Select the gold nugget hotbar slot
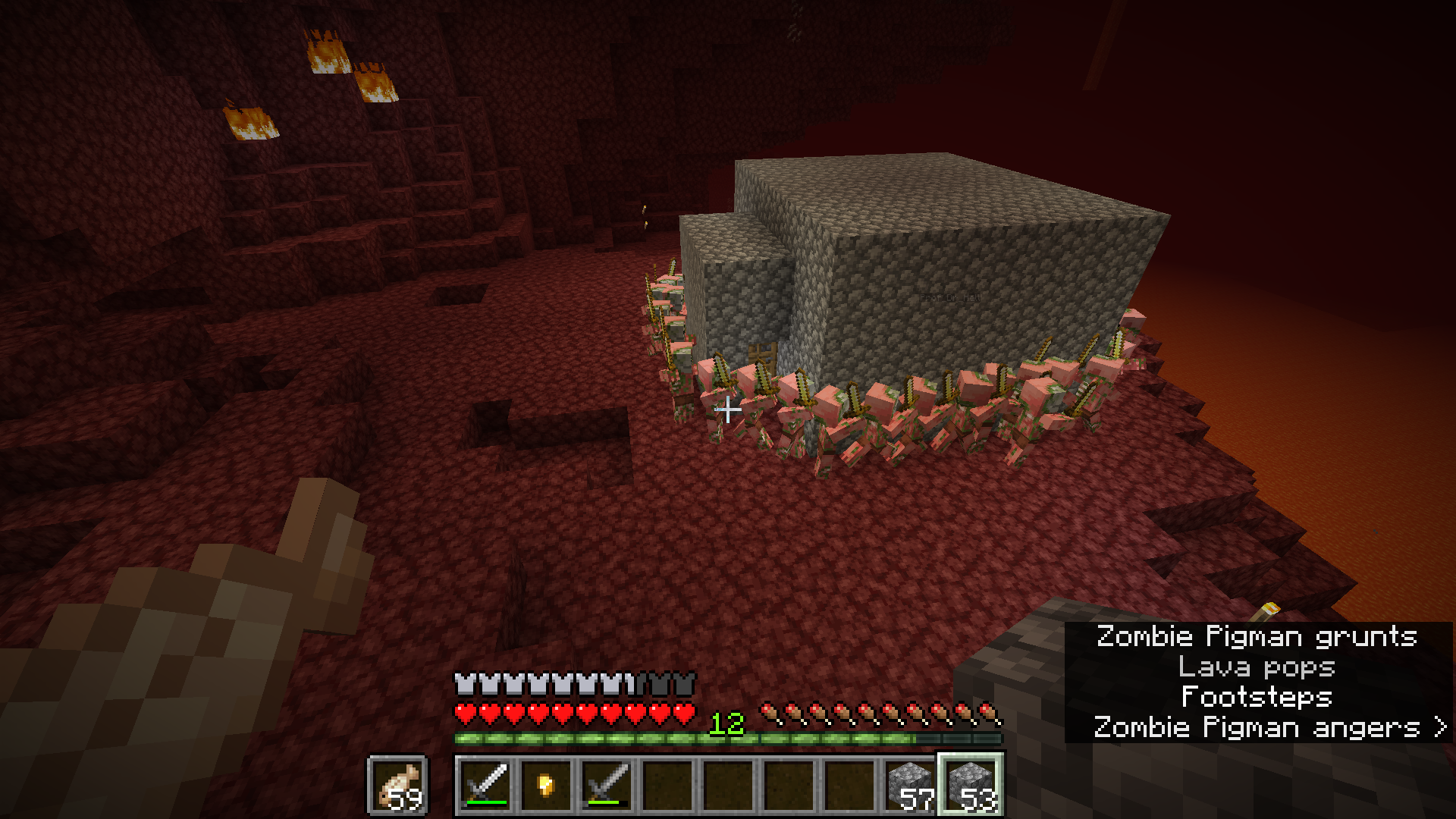The height and width of the screenshot is (819, 1456). coord(547,785)
